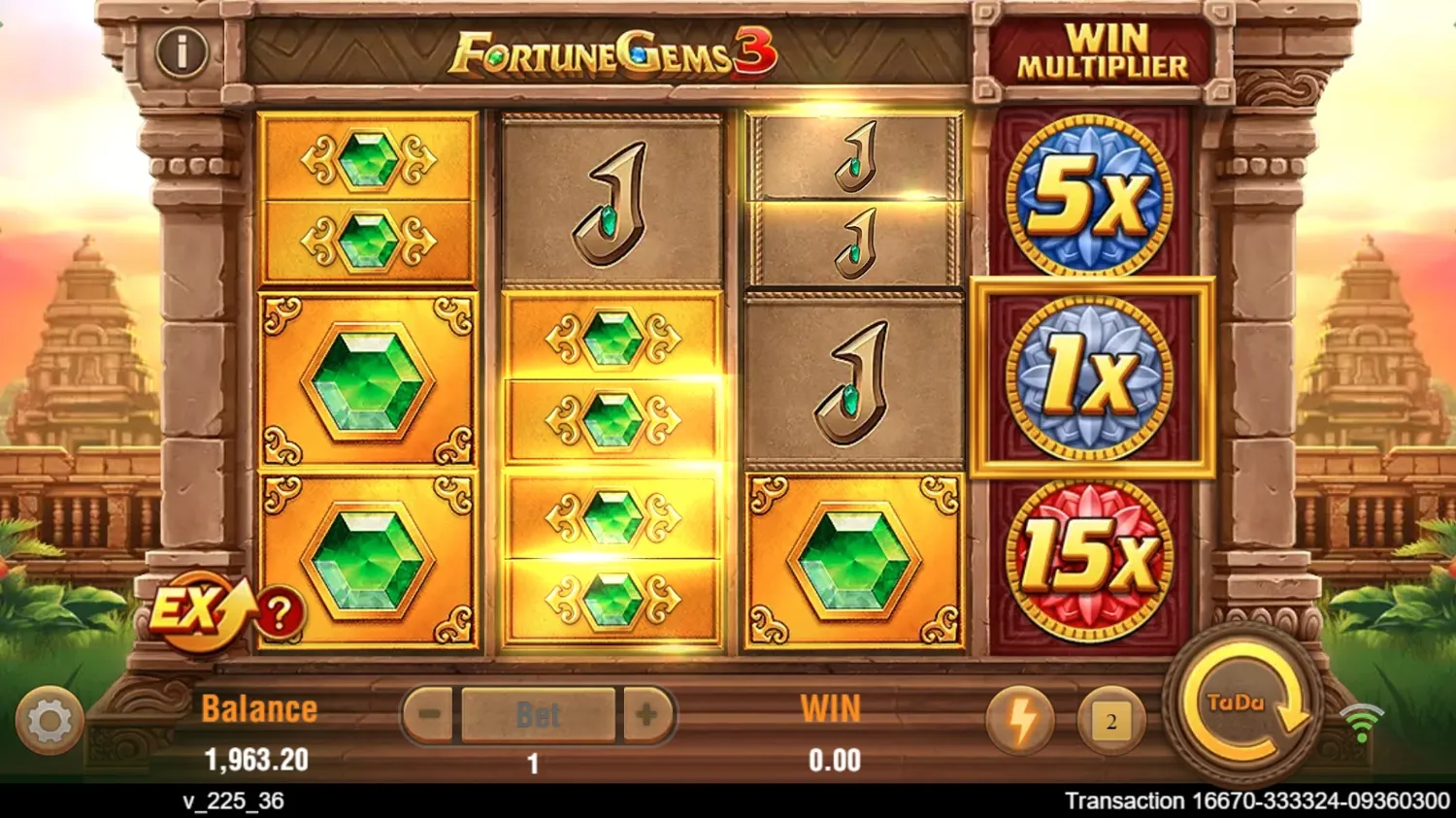The height and width of the screenshot is (818, 1456).
Task: Click the Balance amount 1,963.20
Action: (259, 760)
